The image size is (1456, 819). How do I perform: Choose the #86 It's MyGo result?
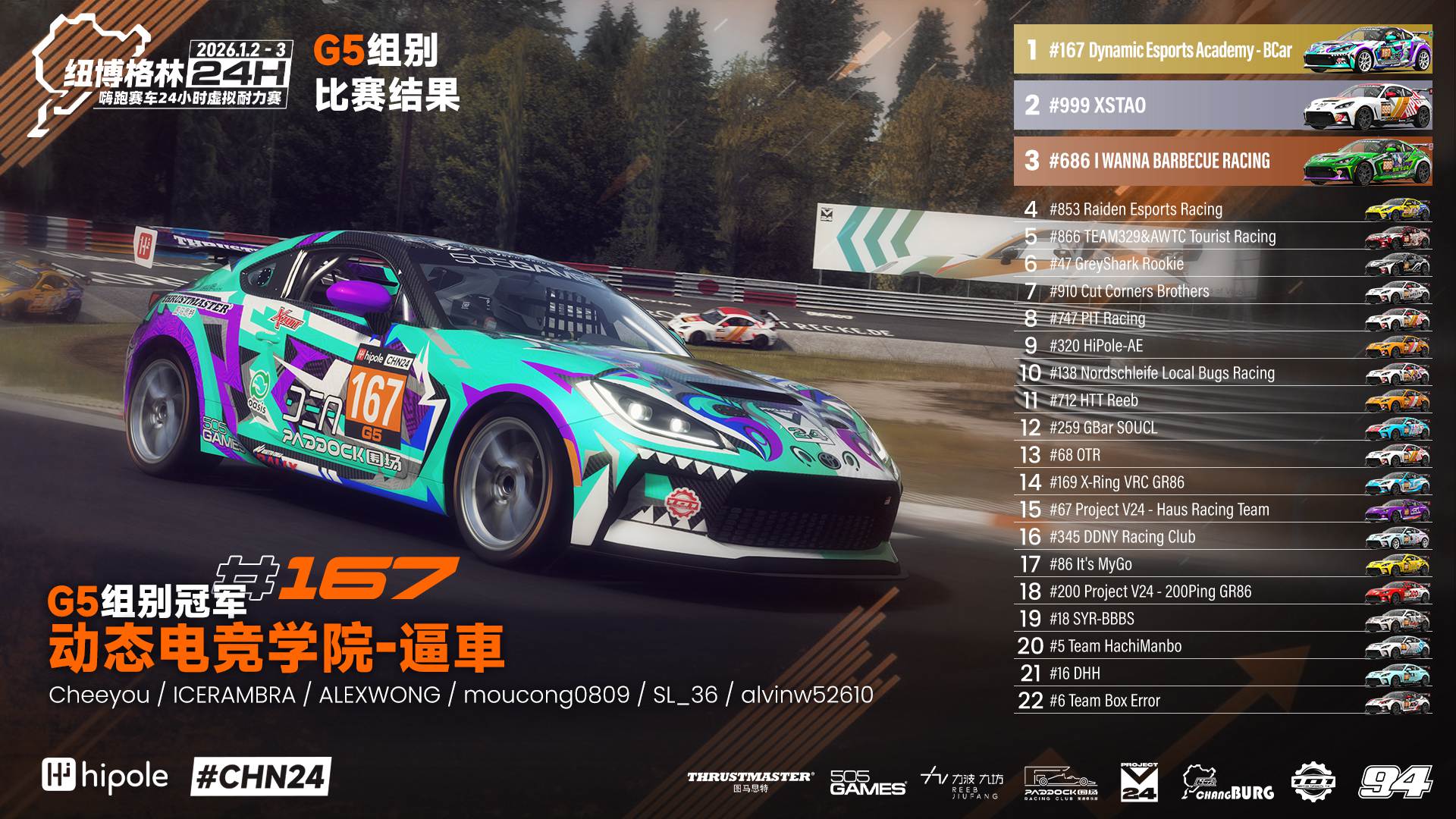tap(1222, 564)
